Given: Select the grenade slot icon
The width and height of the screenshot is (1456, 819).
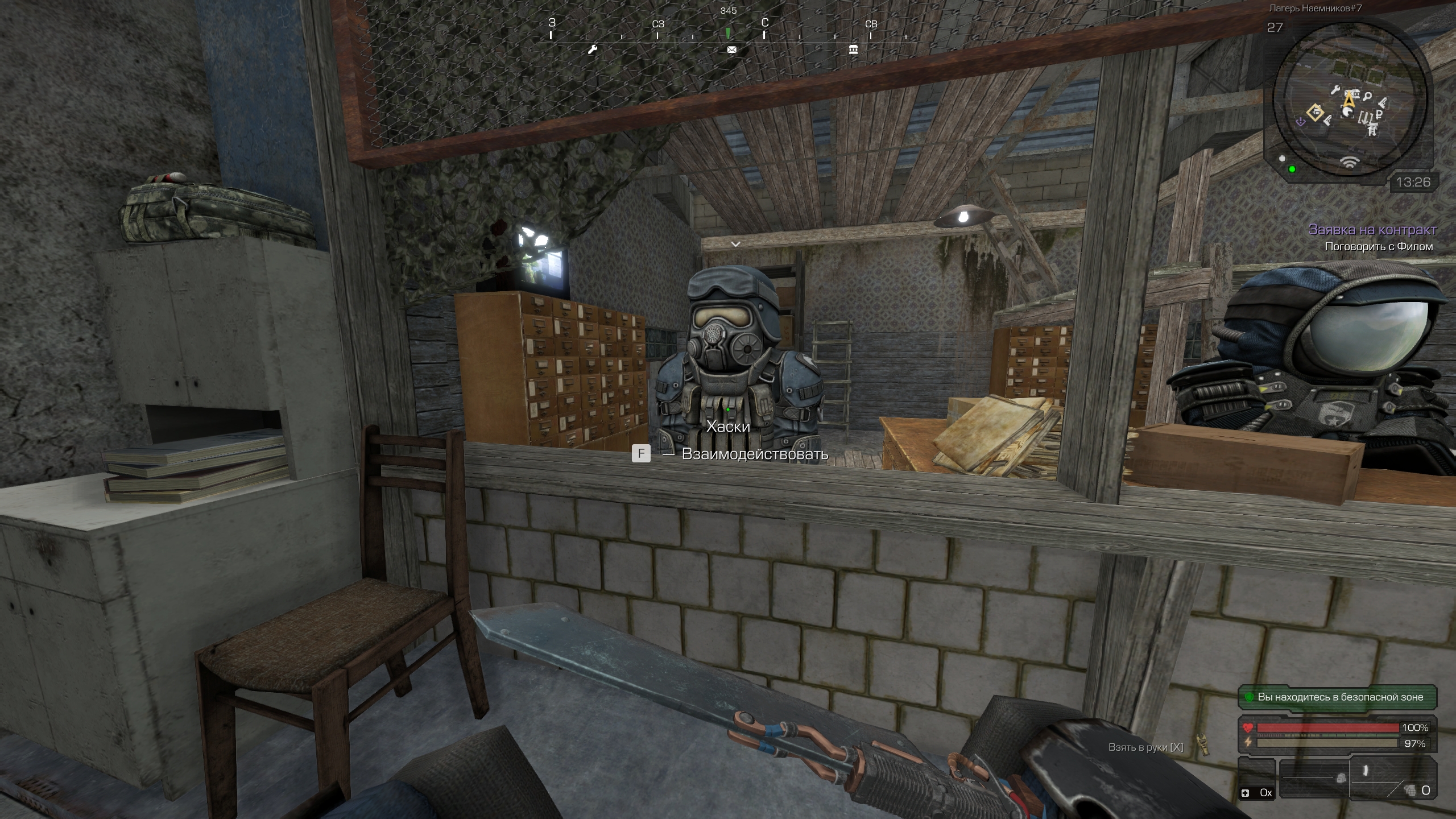Looking at the screenshot, I should click(x=1410, y=790).
